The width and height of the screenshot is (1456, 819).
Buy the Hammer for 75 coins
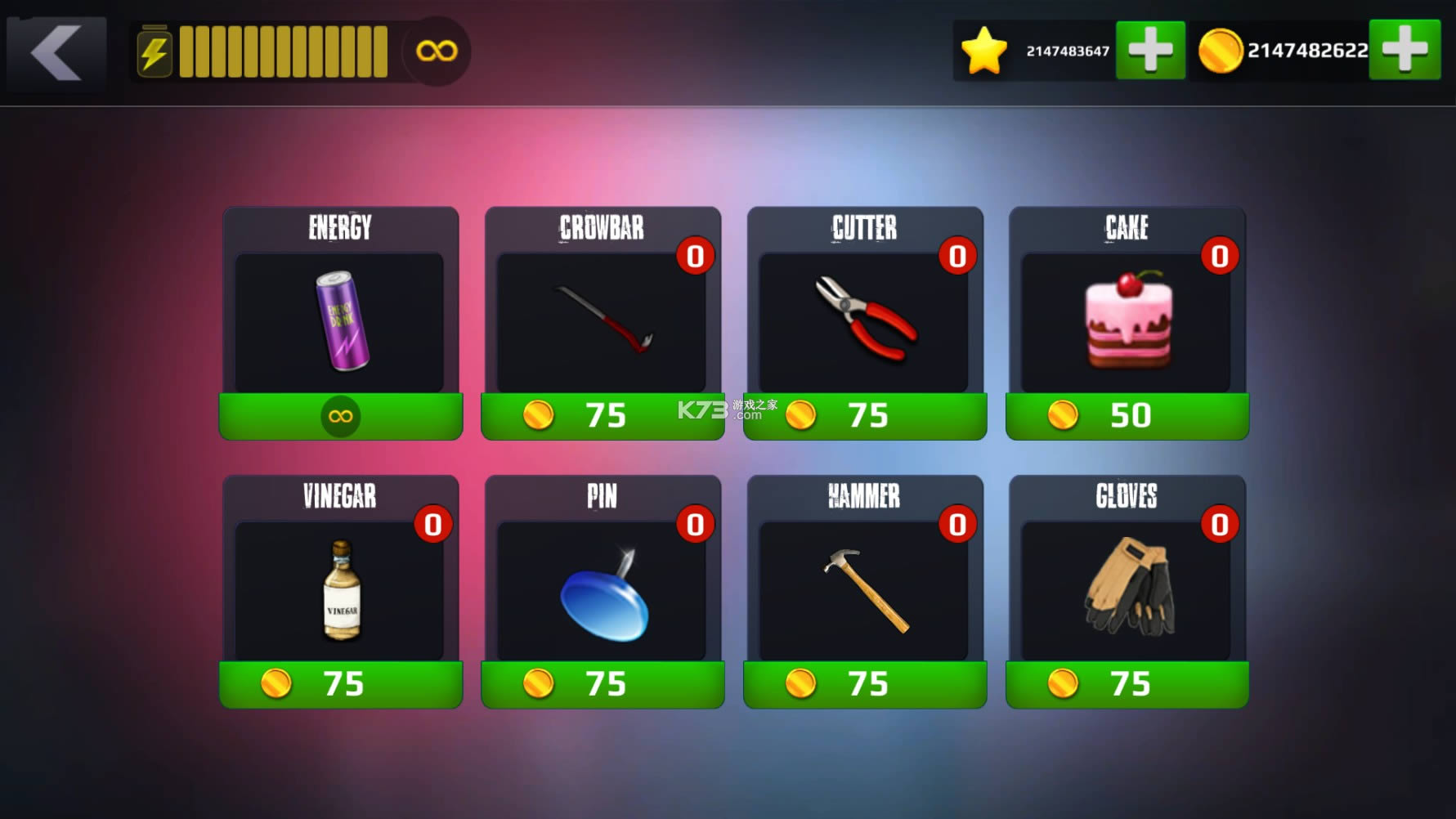(865, 684)
